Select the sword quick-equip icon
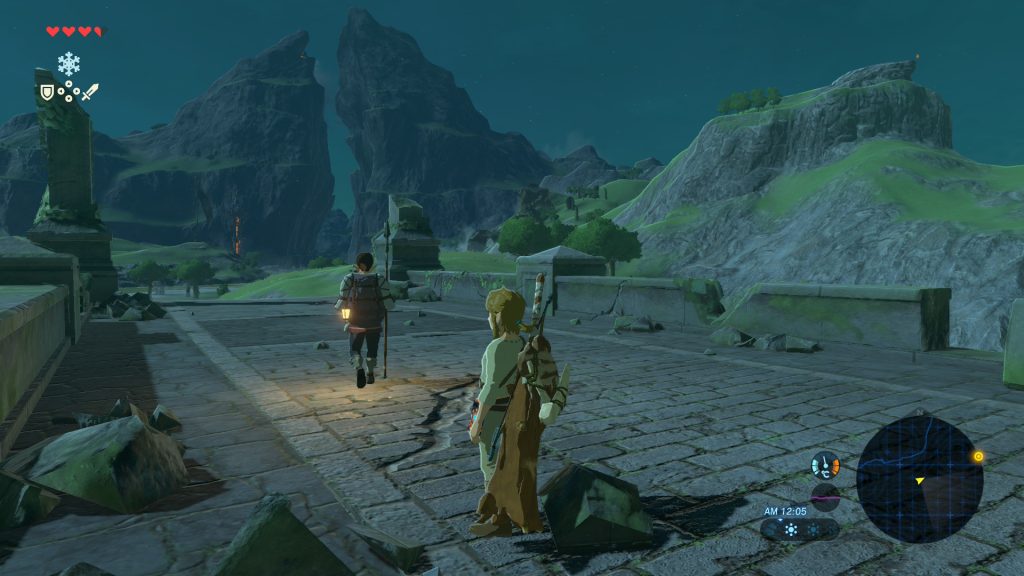1024x576 pixels. pyautogui.click(x=90, y=92)
